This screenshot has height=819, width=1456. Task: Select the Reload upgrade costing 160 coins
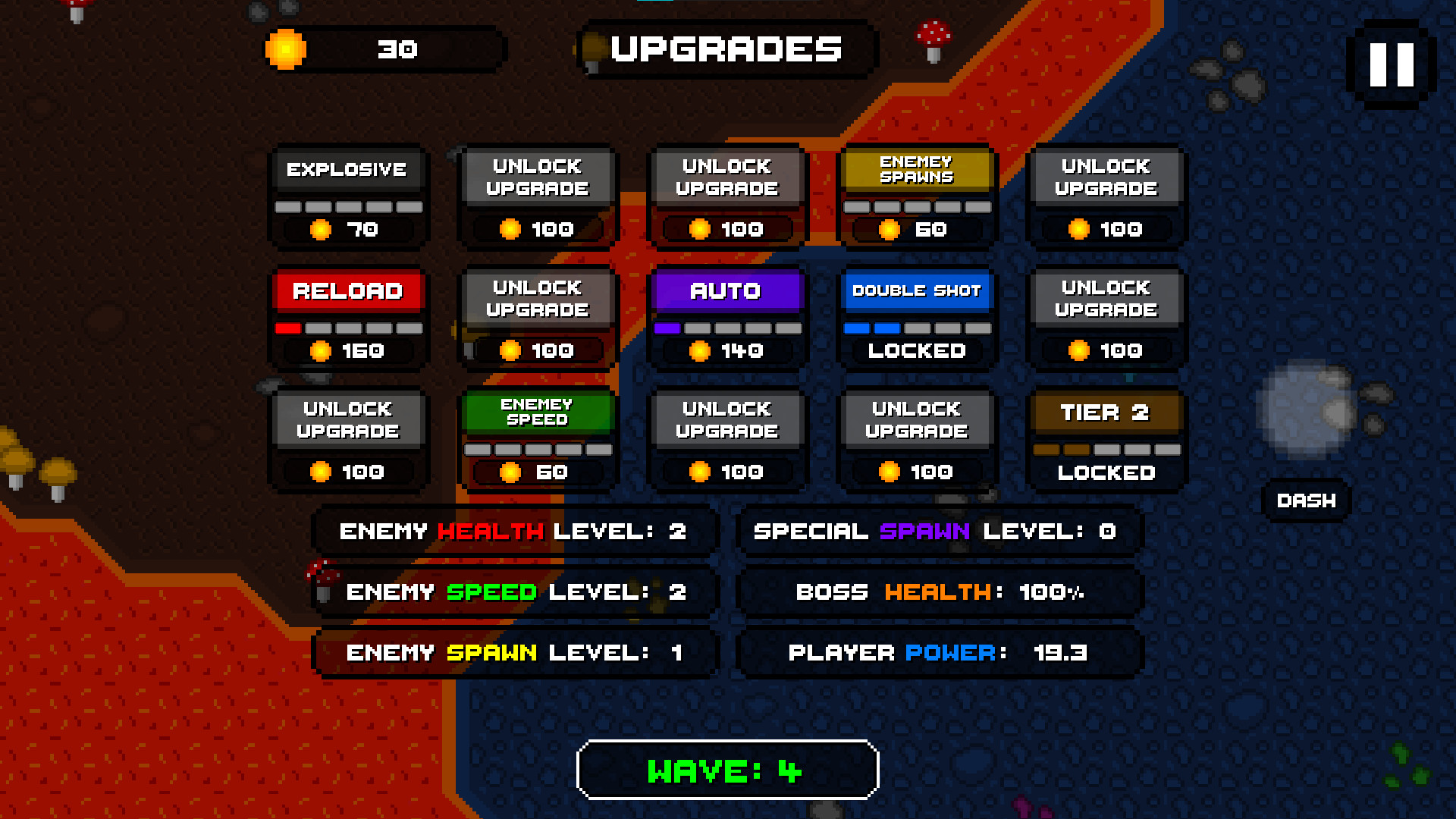click(347, 318)
